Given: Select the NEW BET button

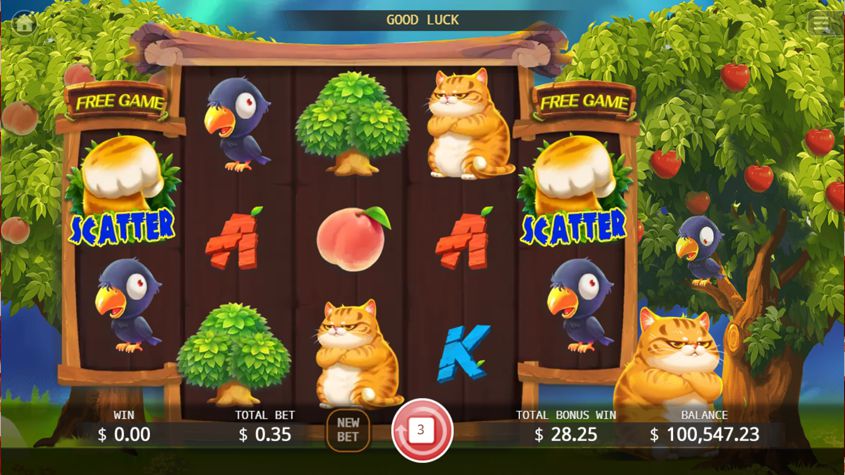Looking at the screenshot, I should pos(347,431).
